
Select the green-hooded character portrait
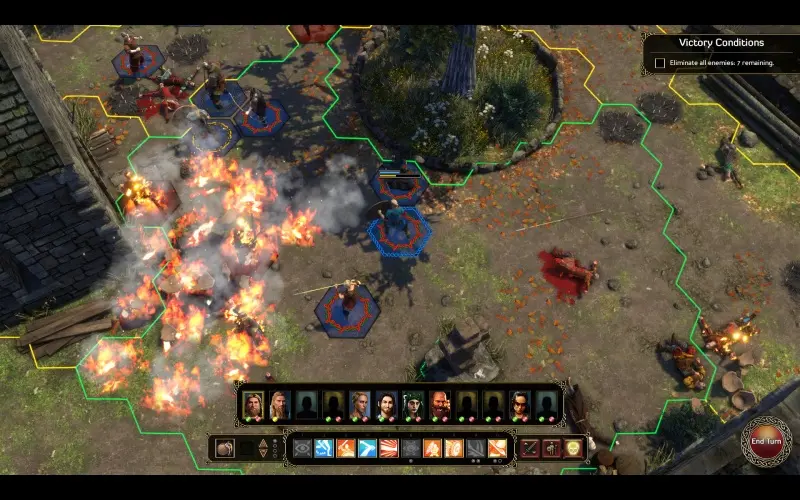[x=414, y=404]
